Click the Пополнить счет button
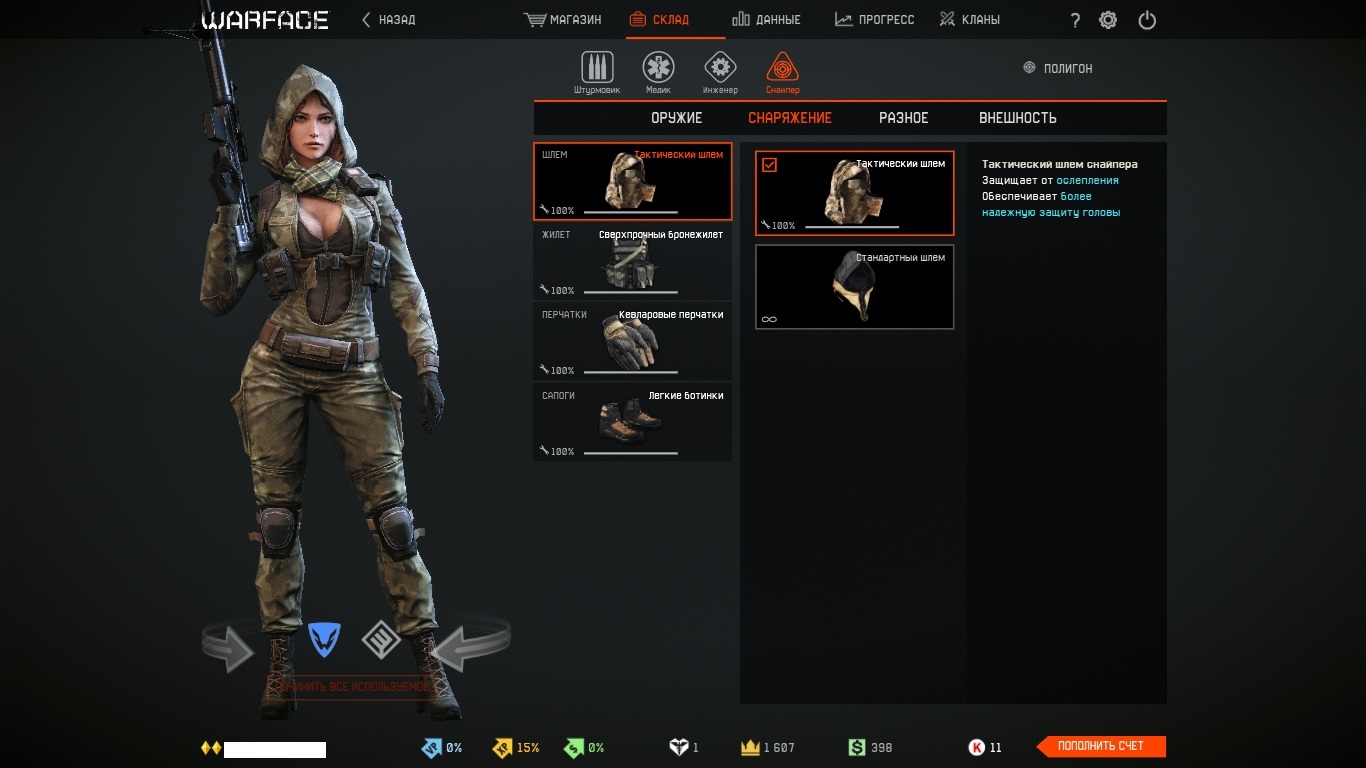This screenshot has width=1366, height=768. click(1101, 746)
